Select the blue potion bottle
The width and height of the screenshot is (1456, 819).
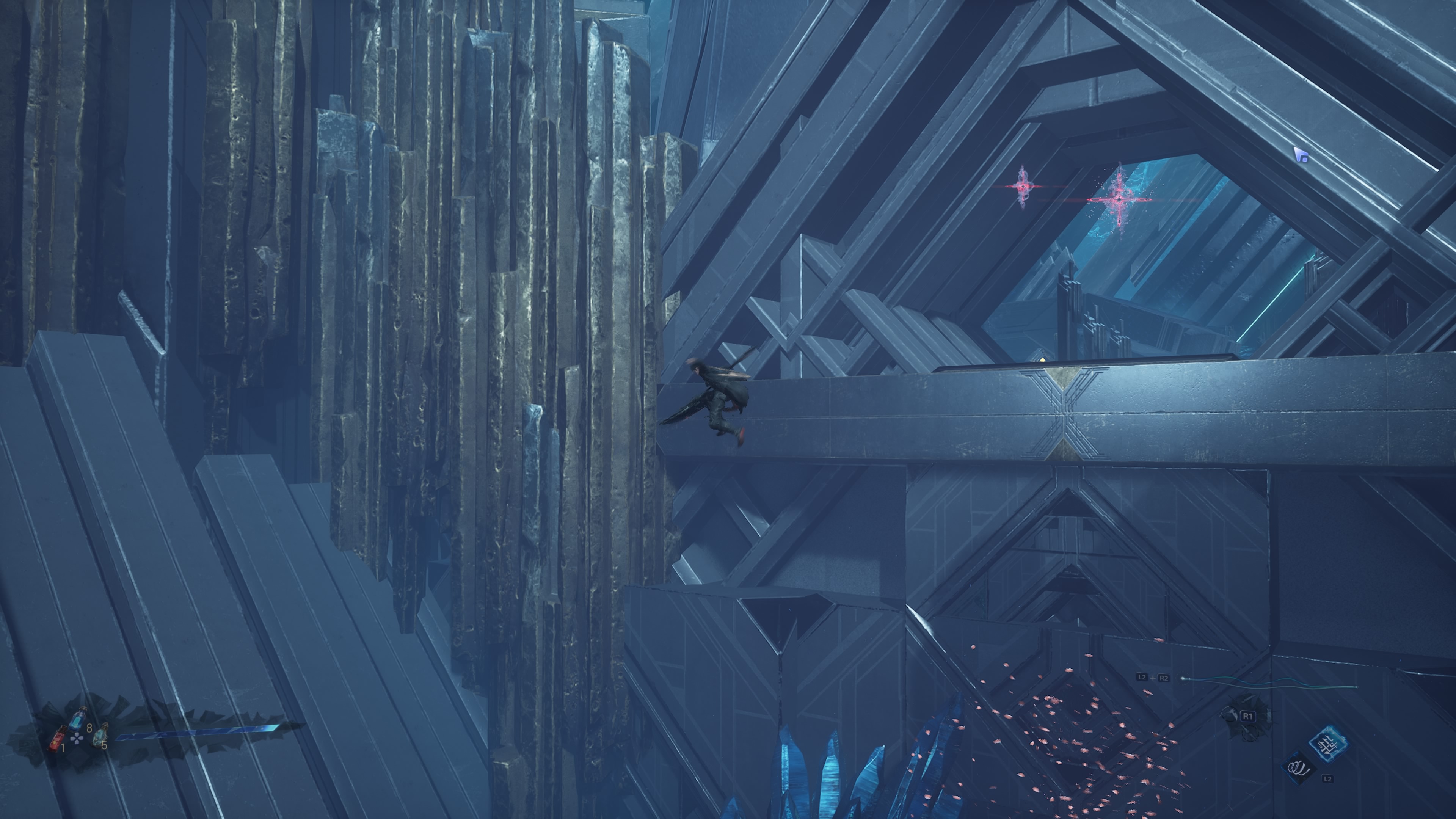coord(77,717)
